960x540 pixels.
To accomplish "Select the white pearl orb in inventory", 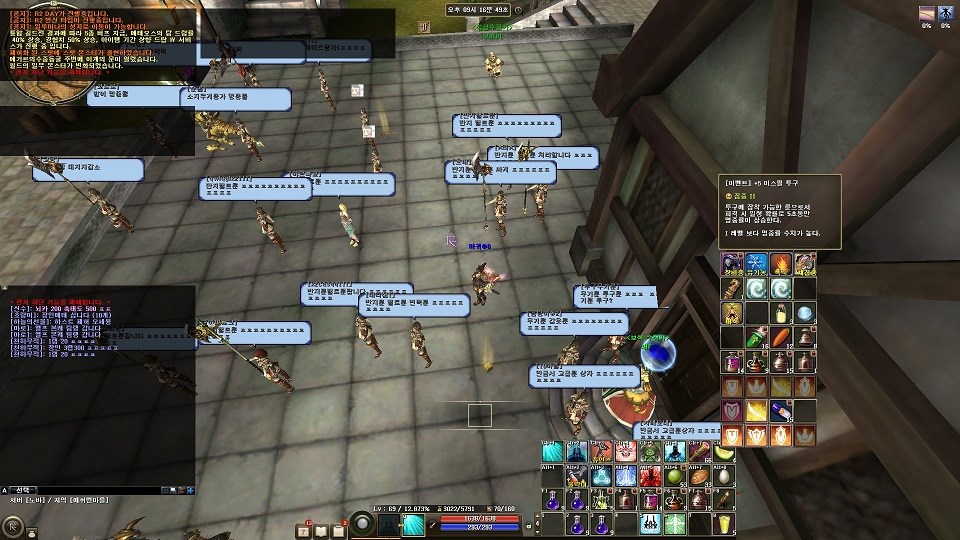I will pyautogui.click(x=805, y=313).
